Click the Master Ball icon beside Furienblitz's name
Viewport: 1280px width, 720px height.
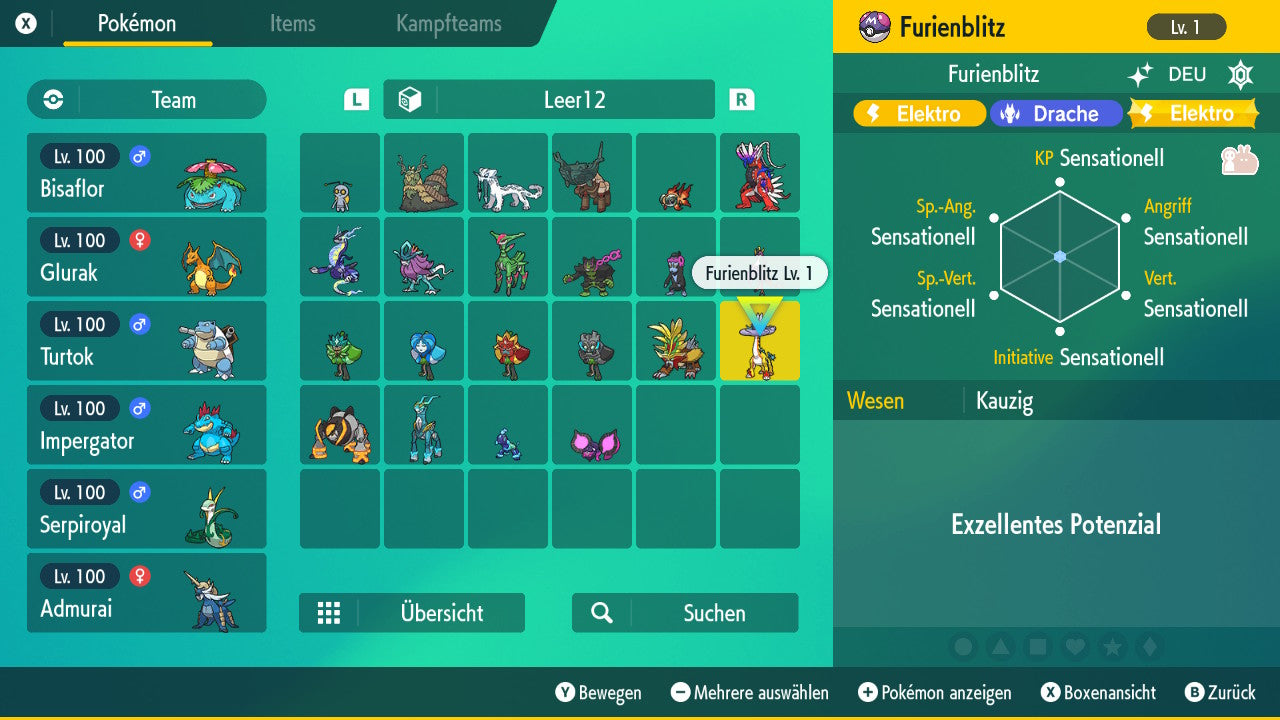[873, 27]
